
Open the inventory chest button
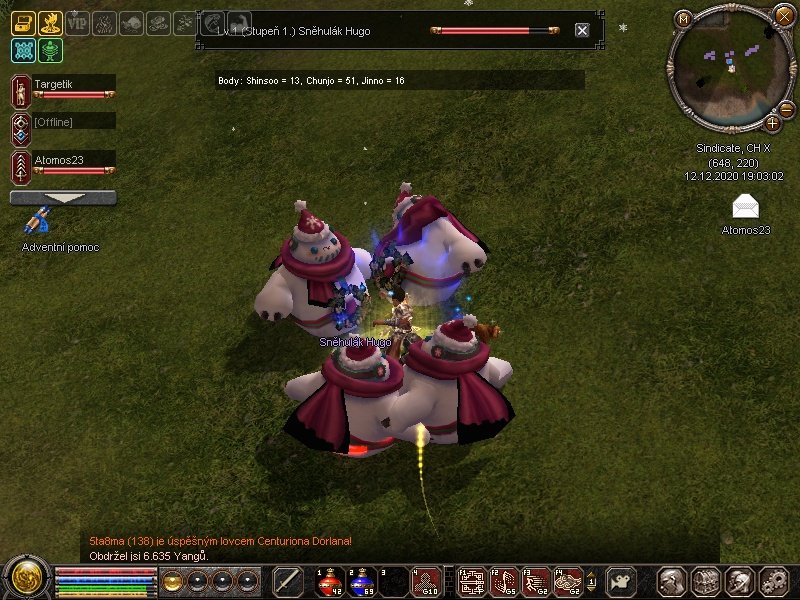tap(706, 581)
